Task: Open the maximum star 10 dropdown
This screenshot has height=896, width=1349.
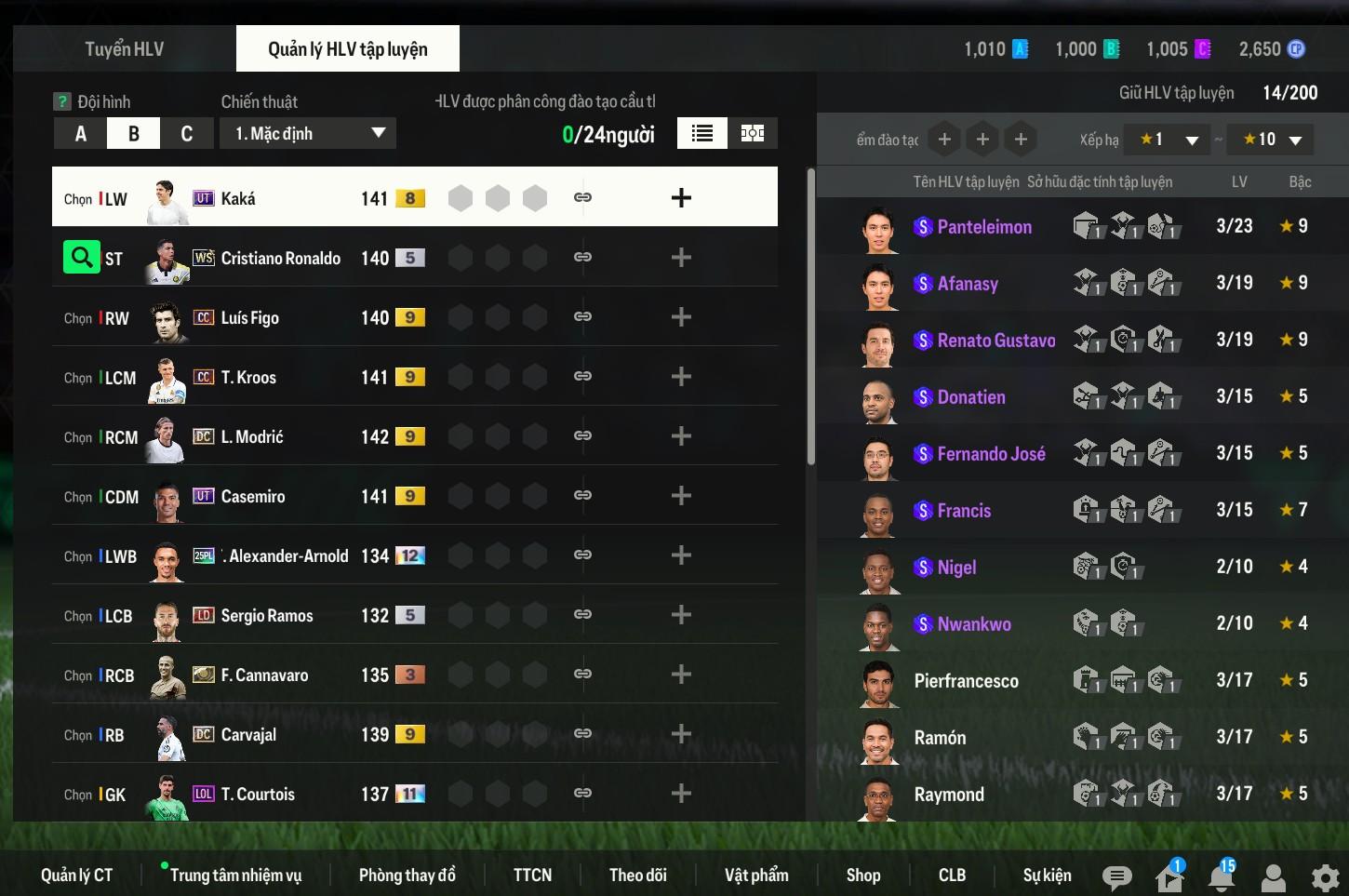Action: point(1271,140)
